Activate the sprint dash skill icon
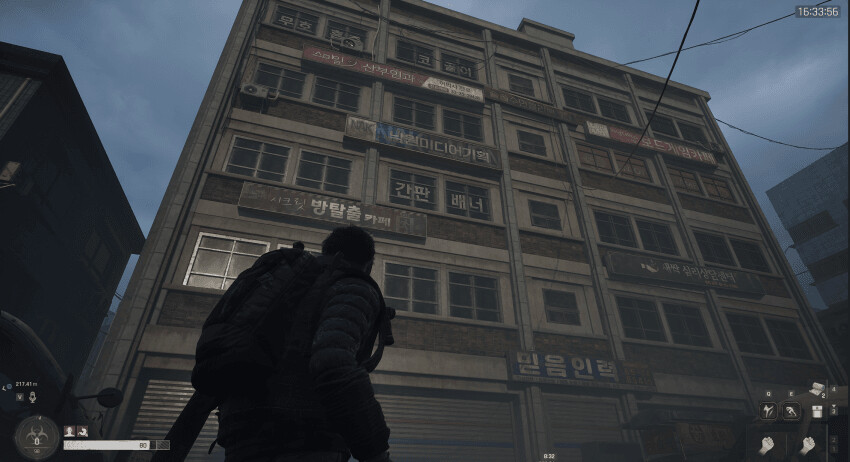Image resolution: width=850 pixels, height=462 pixels. coord(790,411)
